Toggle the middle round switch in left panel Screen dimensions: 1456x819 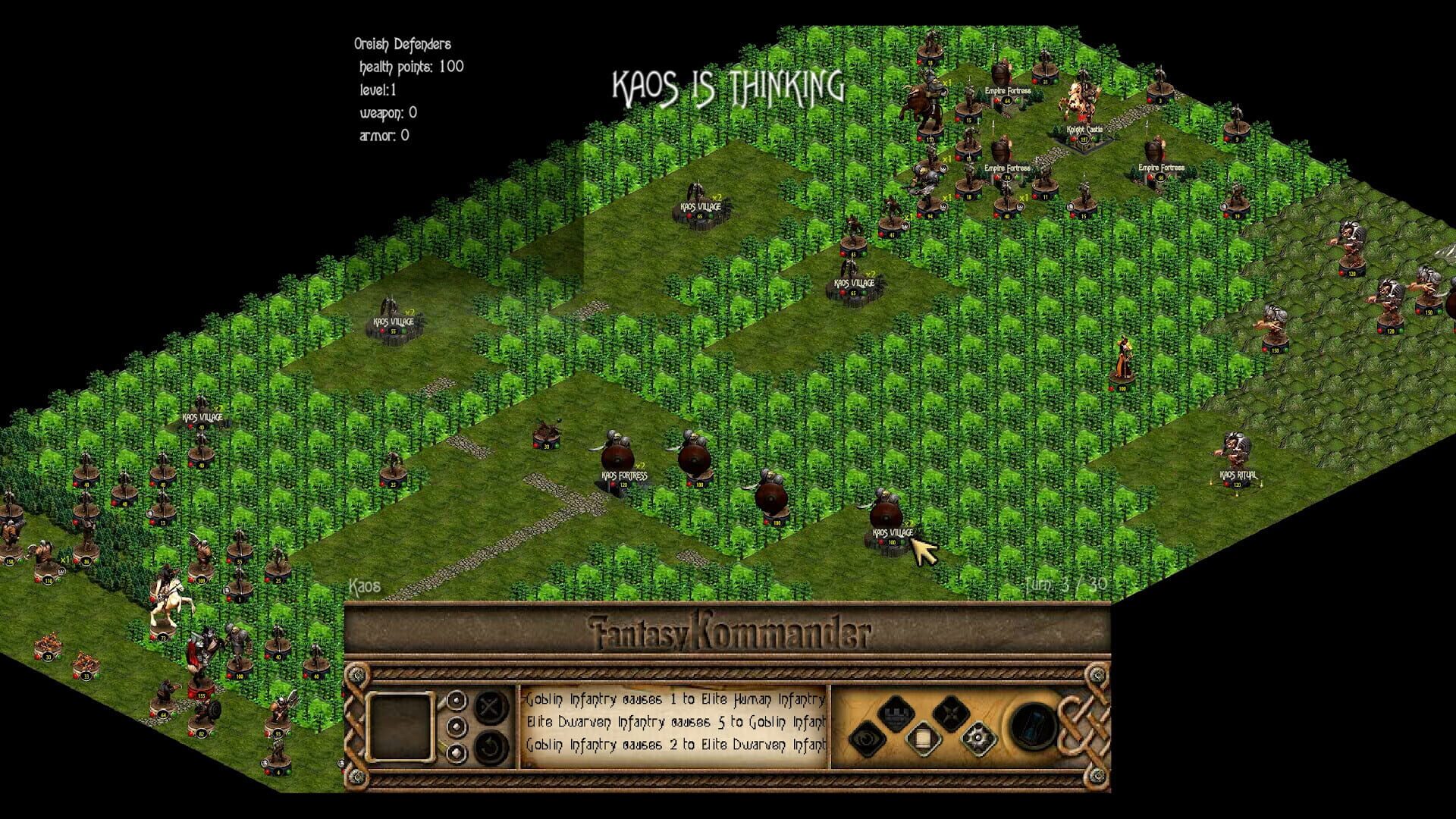click(457, 726)
